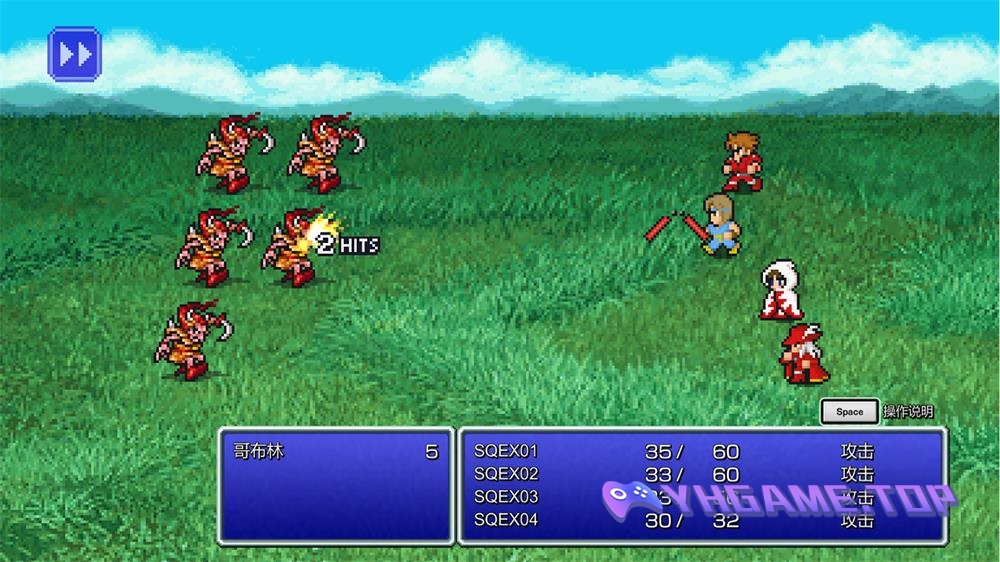Select the SQEX02 party row

coord(506,474)
